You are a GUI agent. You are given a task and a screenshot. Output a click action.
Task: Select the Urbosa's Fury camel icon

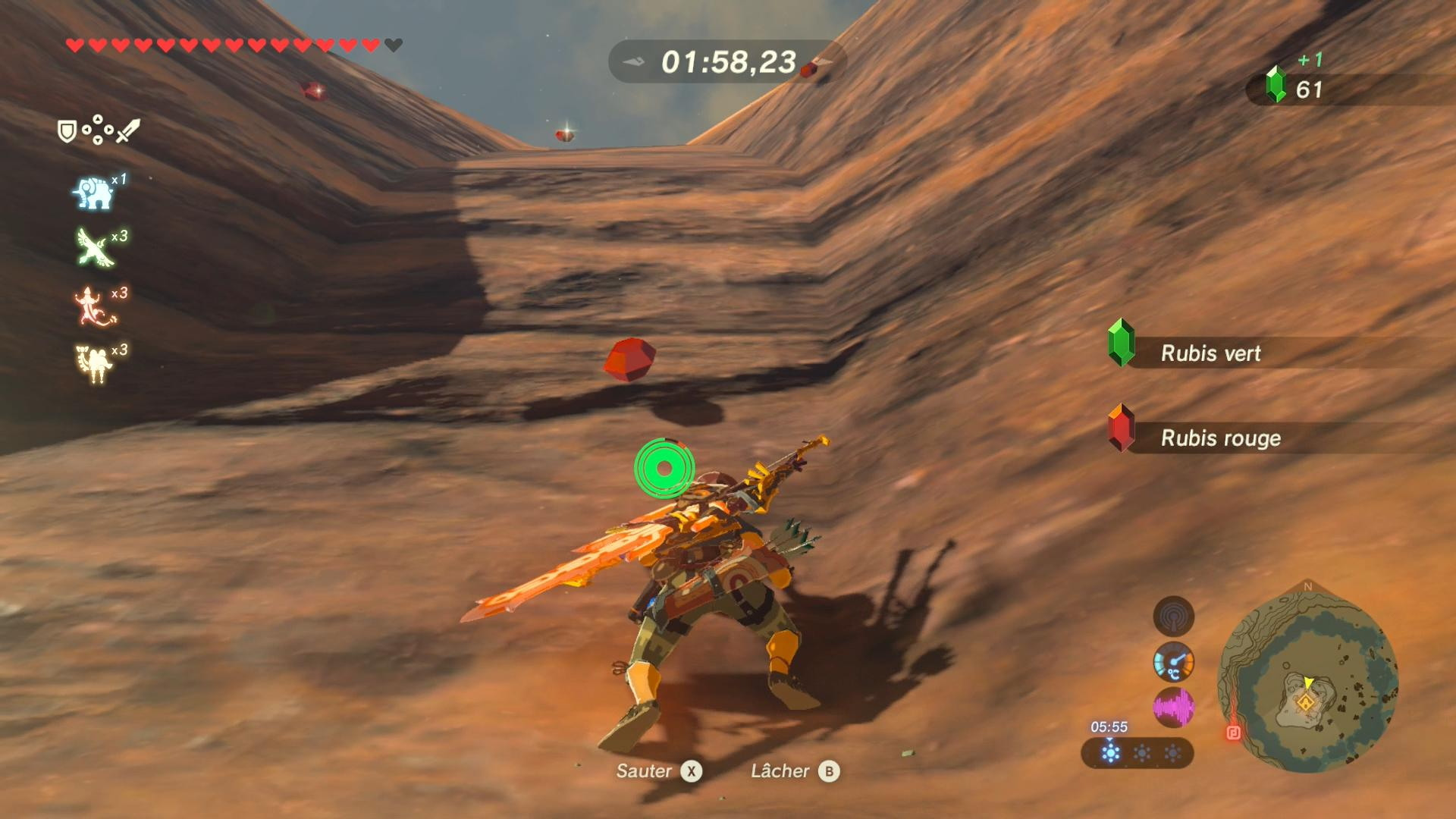[x=94, y=363]
